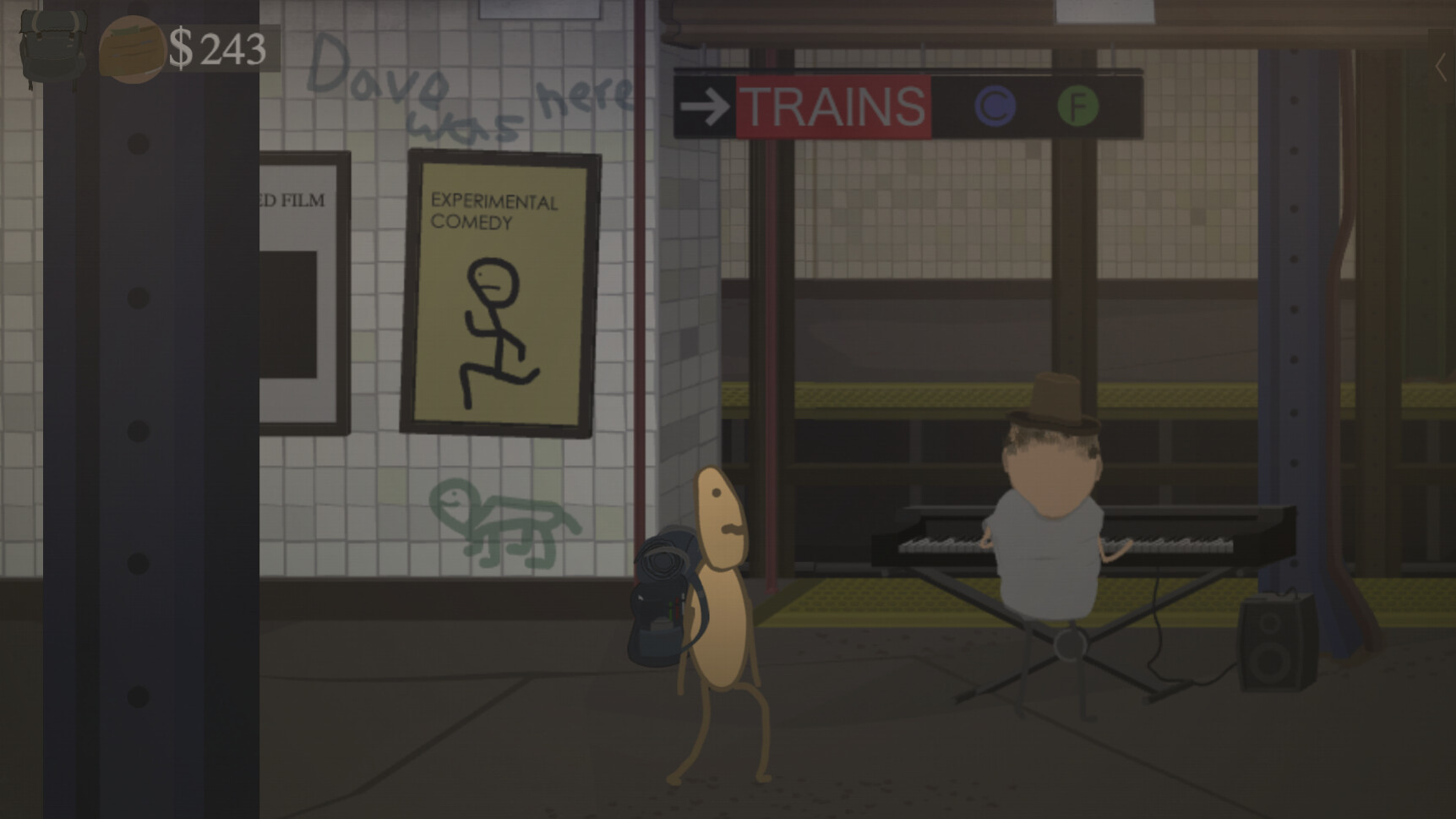The width and height of the screenshot is (1456, 819).
Task: Click the ED FILM poster on the left
Action: (x=300, y=279)
